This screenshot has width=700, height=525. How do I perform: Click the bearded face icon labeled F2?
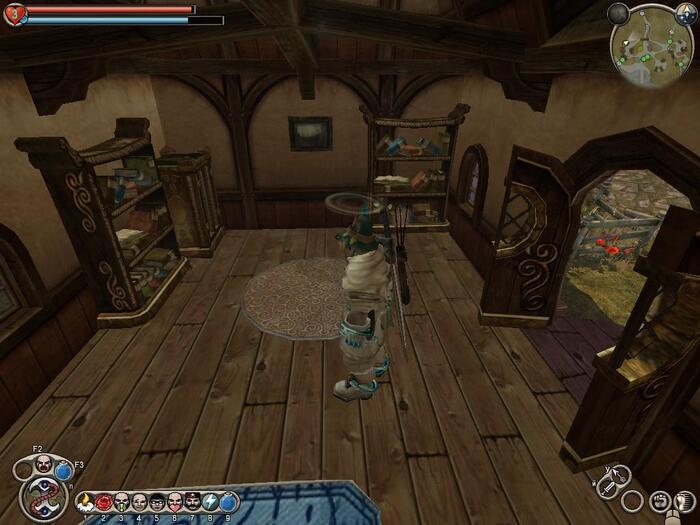tap(45, 464)
